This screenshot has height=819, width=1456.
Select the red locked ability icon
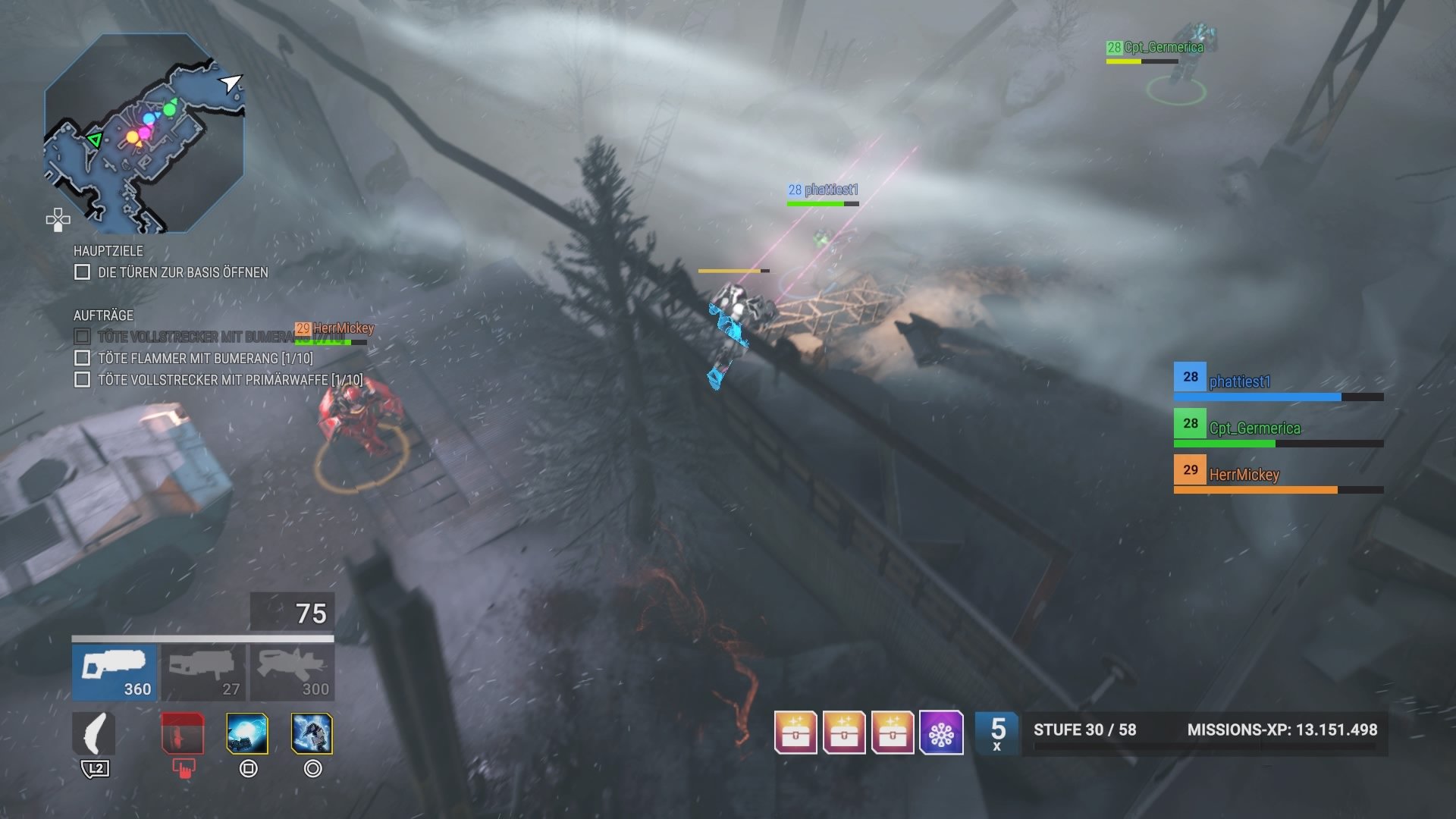(182, 733)
